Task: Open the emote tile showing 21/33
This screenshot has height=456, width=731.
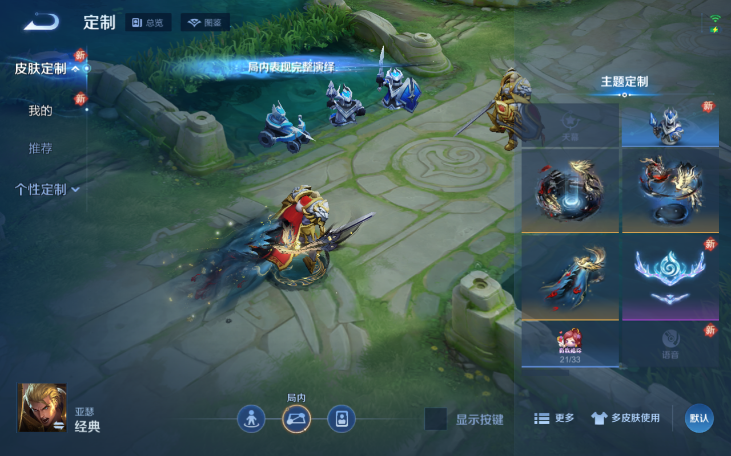Action: pyautogui.click(x=570, y=344)
